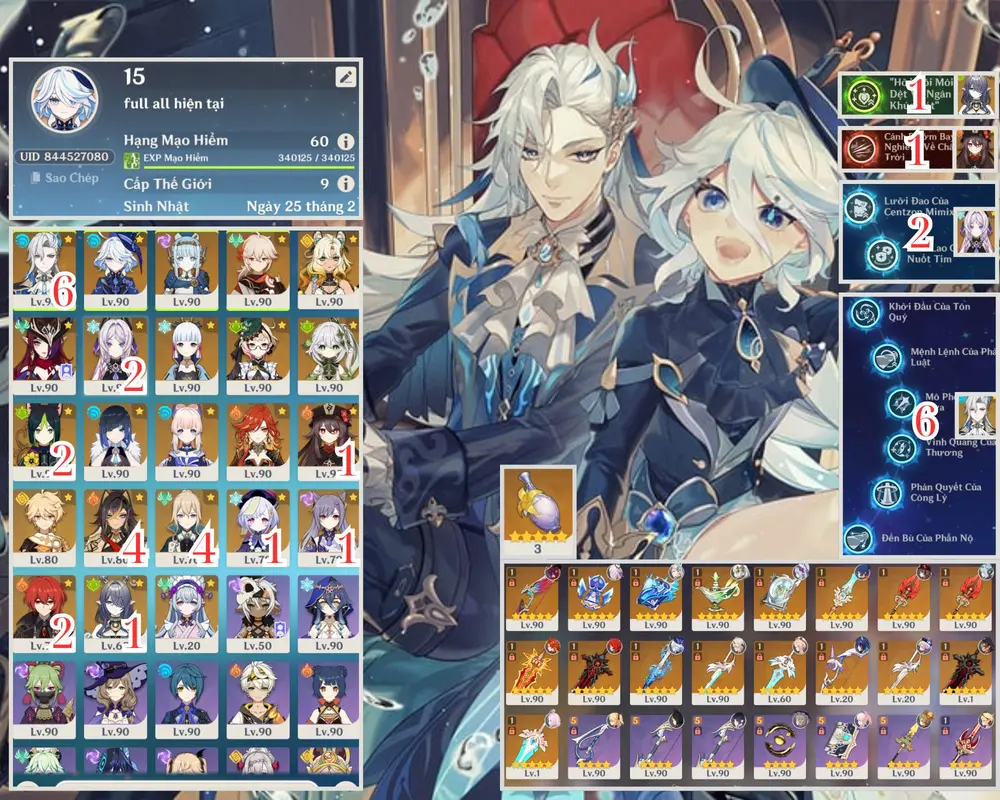This screenshot has height=800, width=1000.
Task: Open the info icon beside Hạng Mạo Hiểm
Action: 345,141
